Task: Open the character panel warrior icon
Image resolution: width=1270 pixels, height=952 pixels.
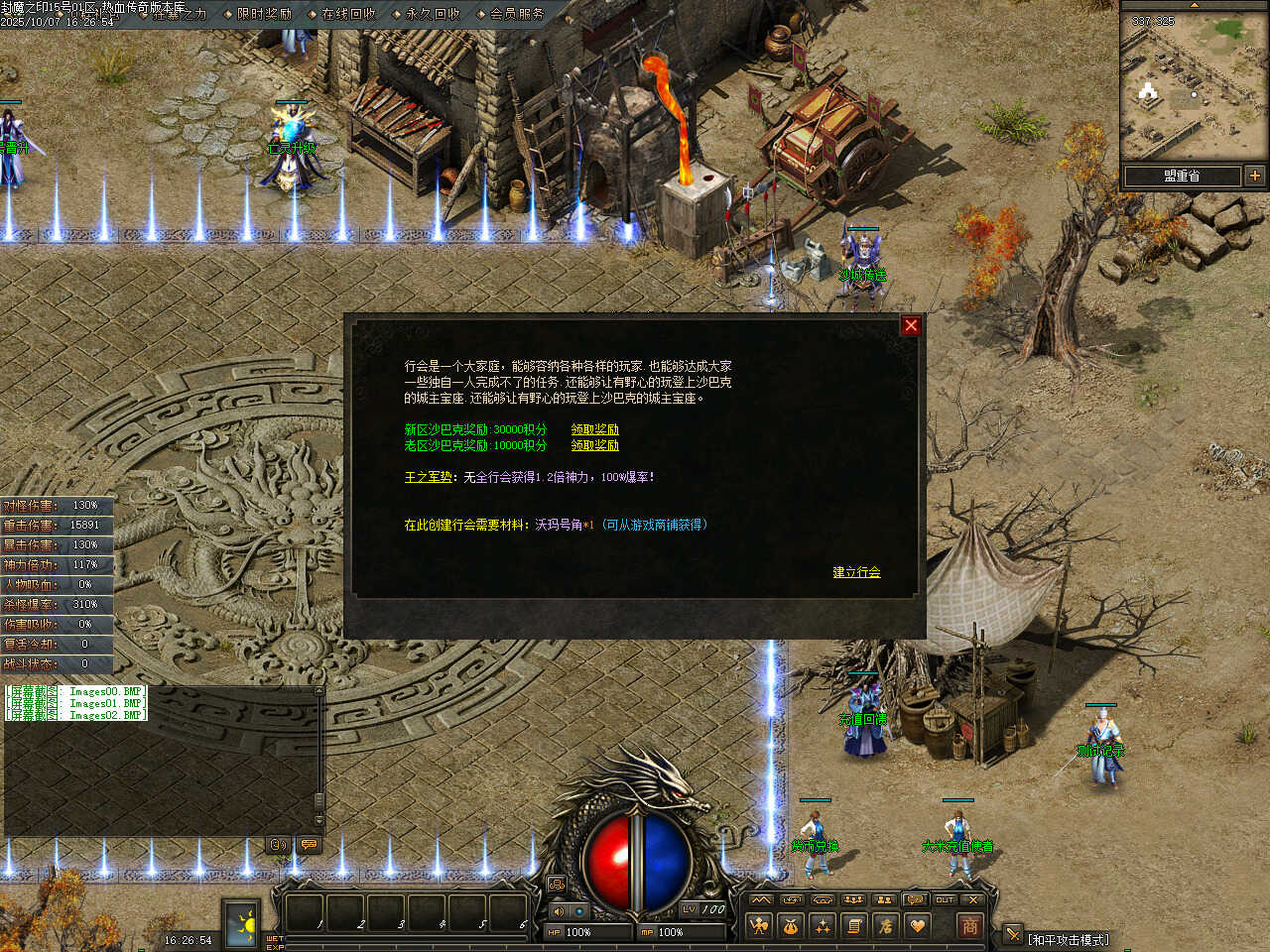Action: tap(759, 926)
